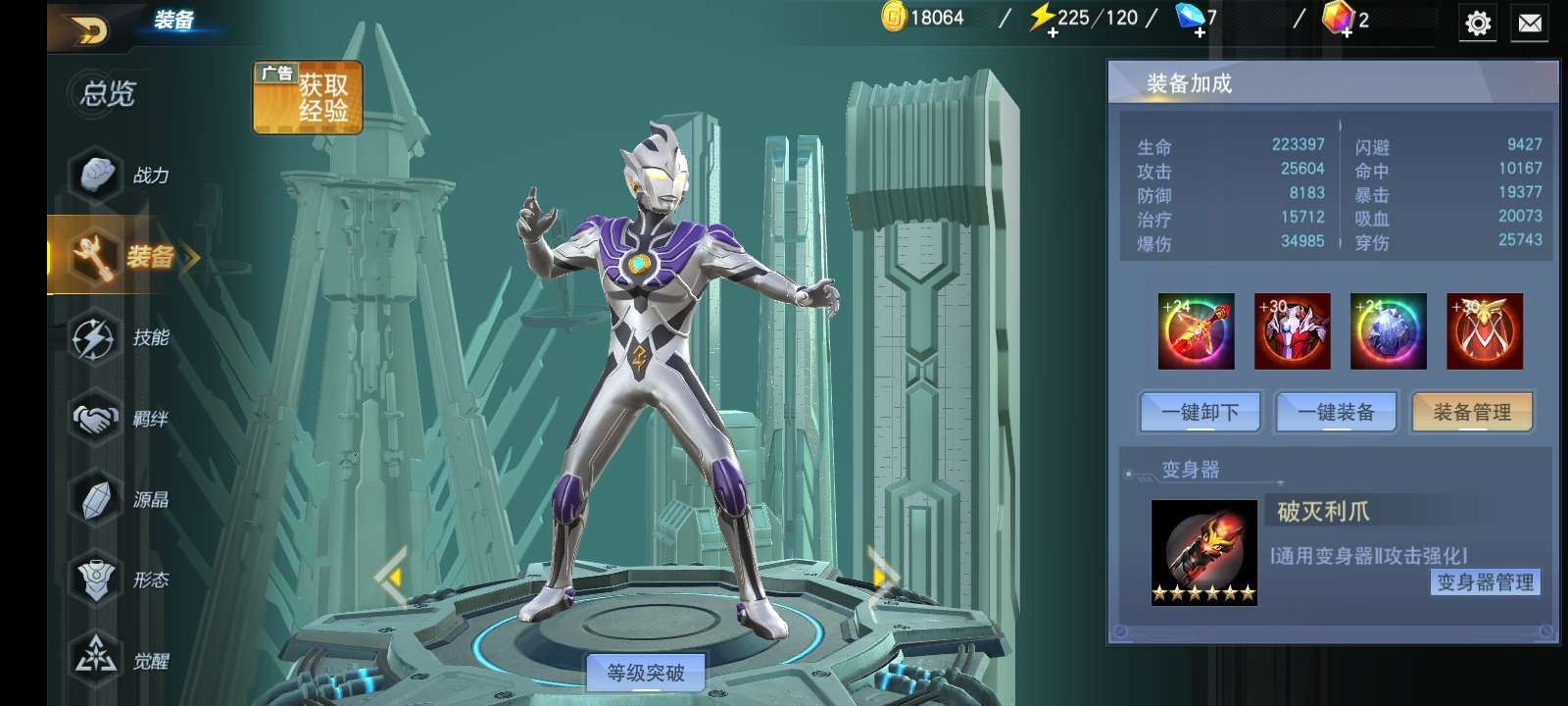Open the settings gear icon
The image size is (1568, 706).
[1478, 23]
